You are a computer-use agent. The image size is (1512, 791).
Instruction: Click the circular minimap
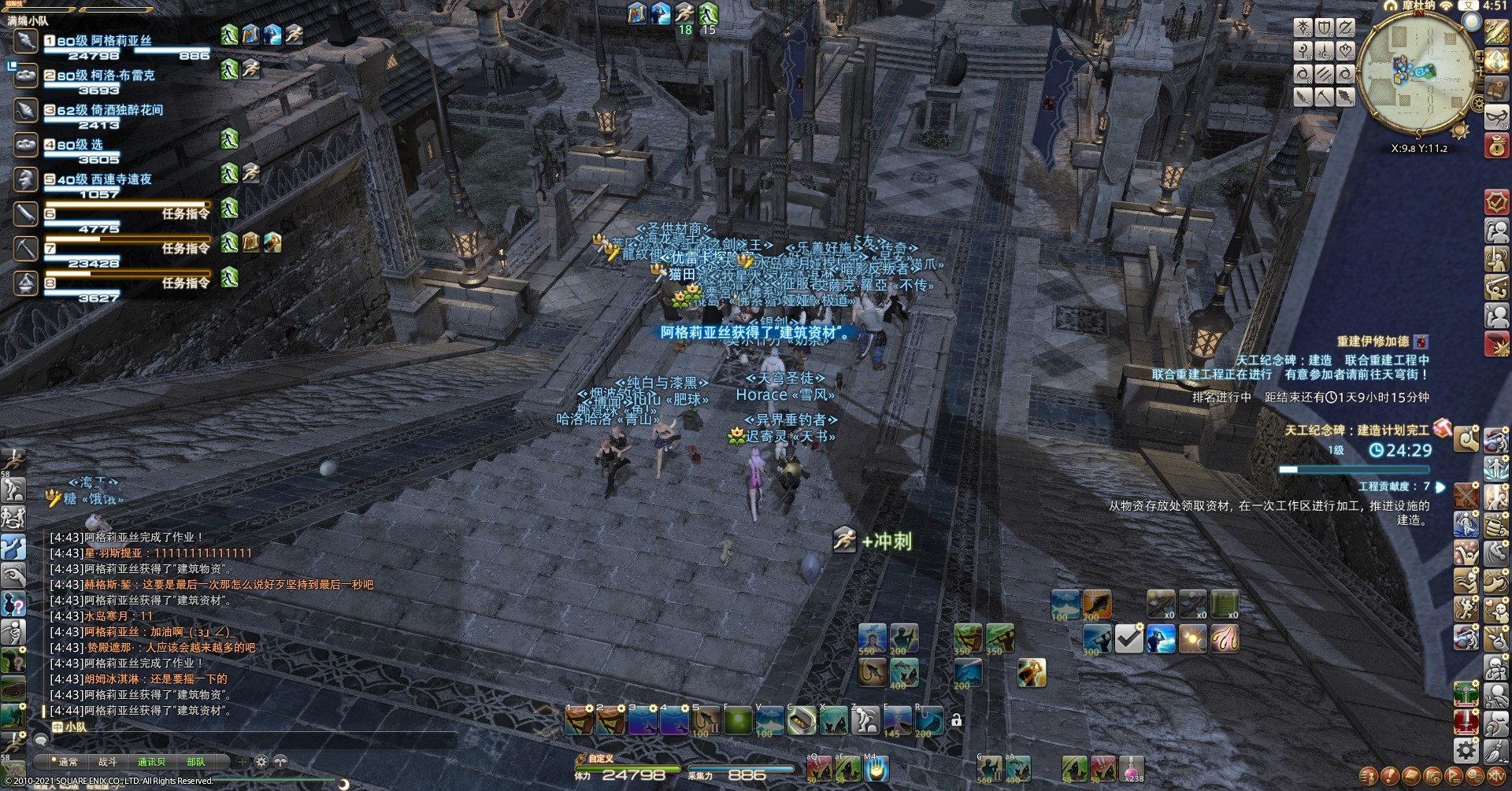pyautogui.click(x=1417, y=72)
